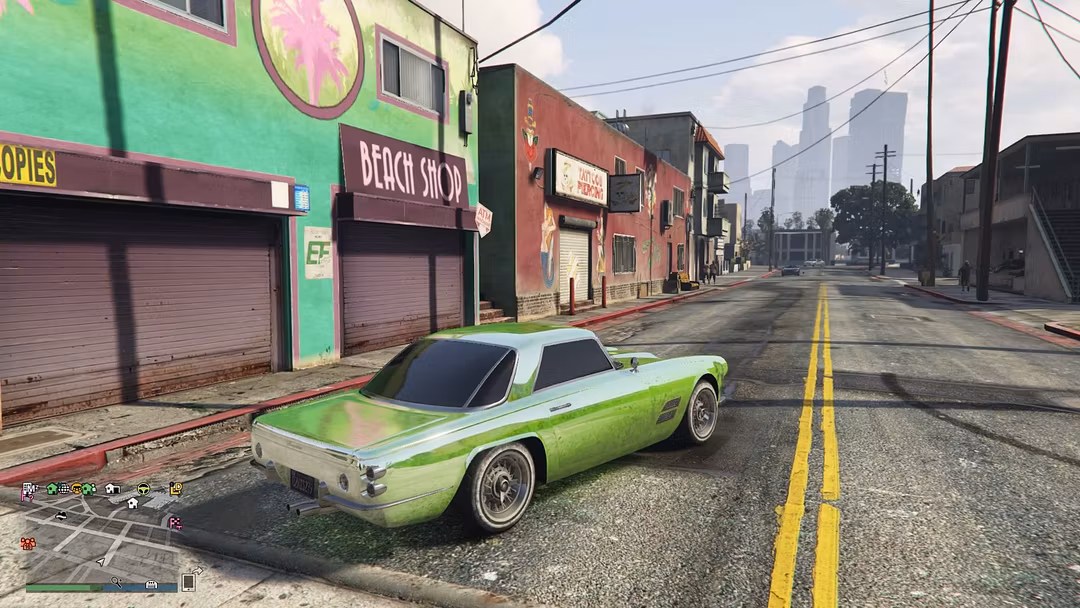This screenshot has height=608, width=1080.
Task: Open the phone icon beside the minimap
Action: pyautogui.click(x=188, y=582)
